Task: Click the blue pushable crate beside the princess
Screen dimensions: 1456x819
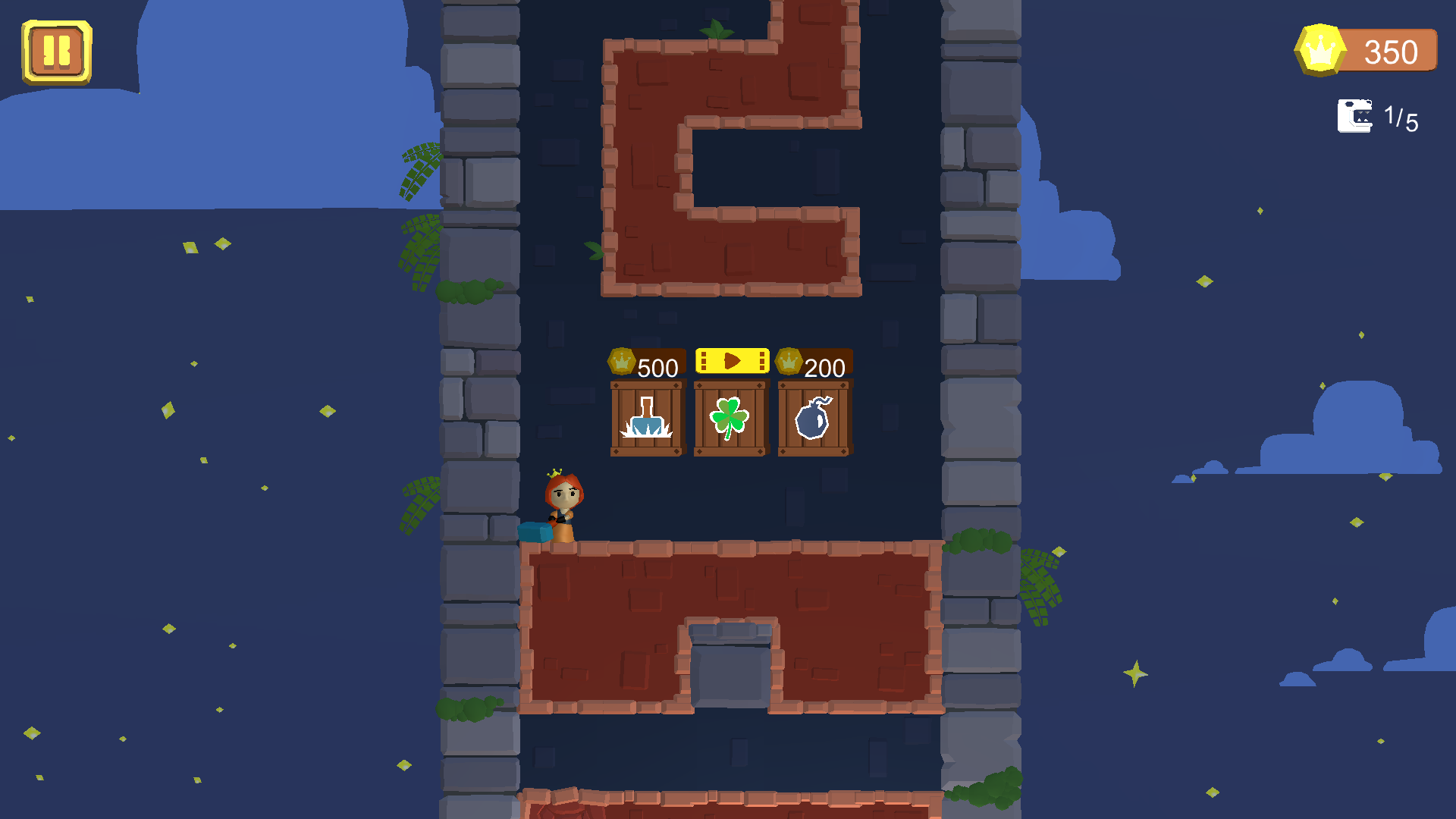Action: point(535,533)
